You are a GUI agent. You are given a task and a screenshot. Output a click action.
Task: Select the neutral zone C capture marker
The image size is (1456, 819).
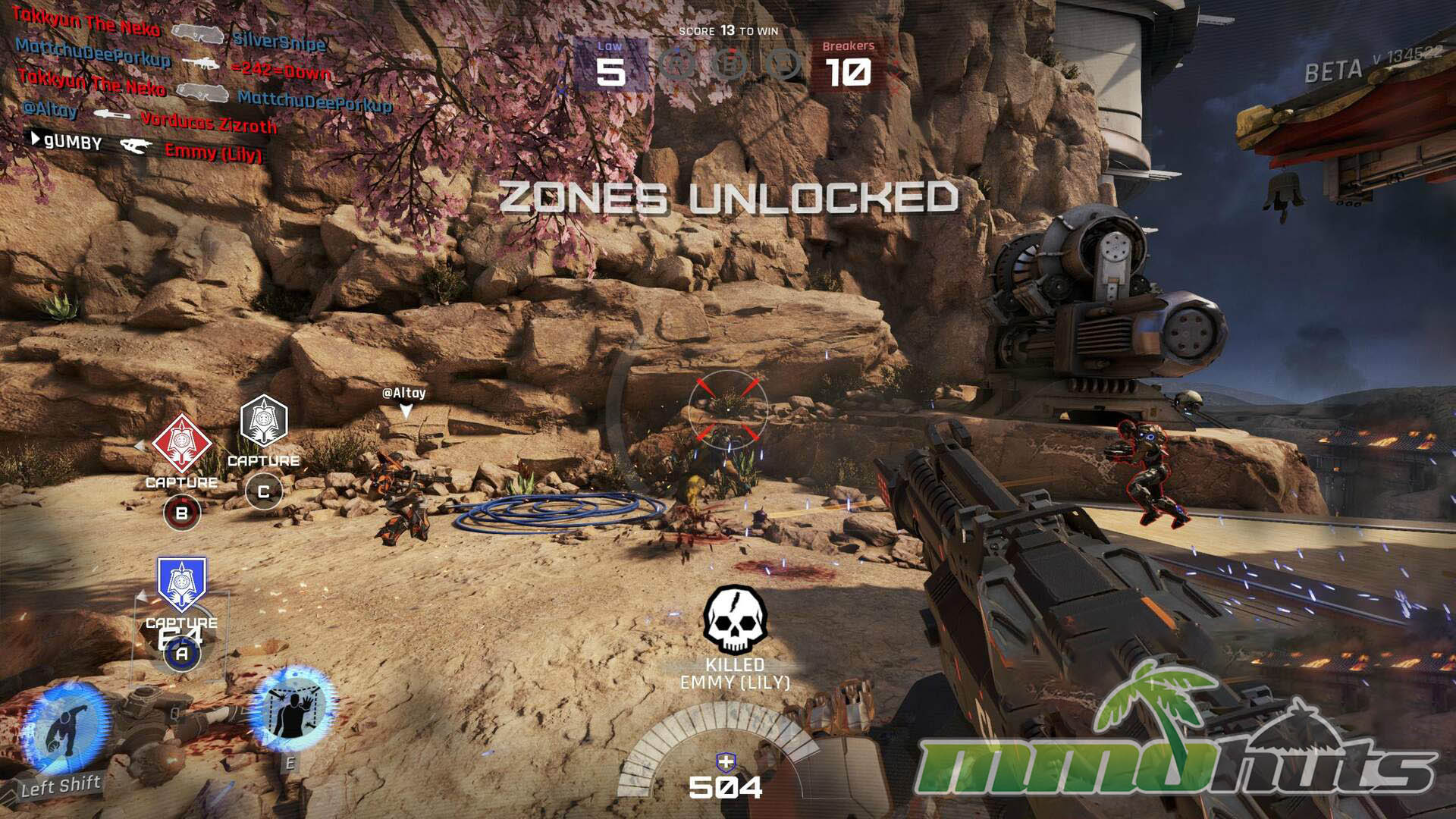coord(263,419)
